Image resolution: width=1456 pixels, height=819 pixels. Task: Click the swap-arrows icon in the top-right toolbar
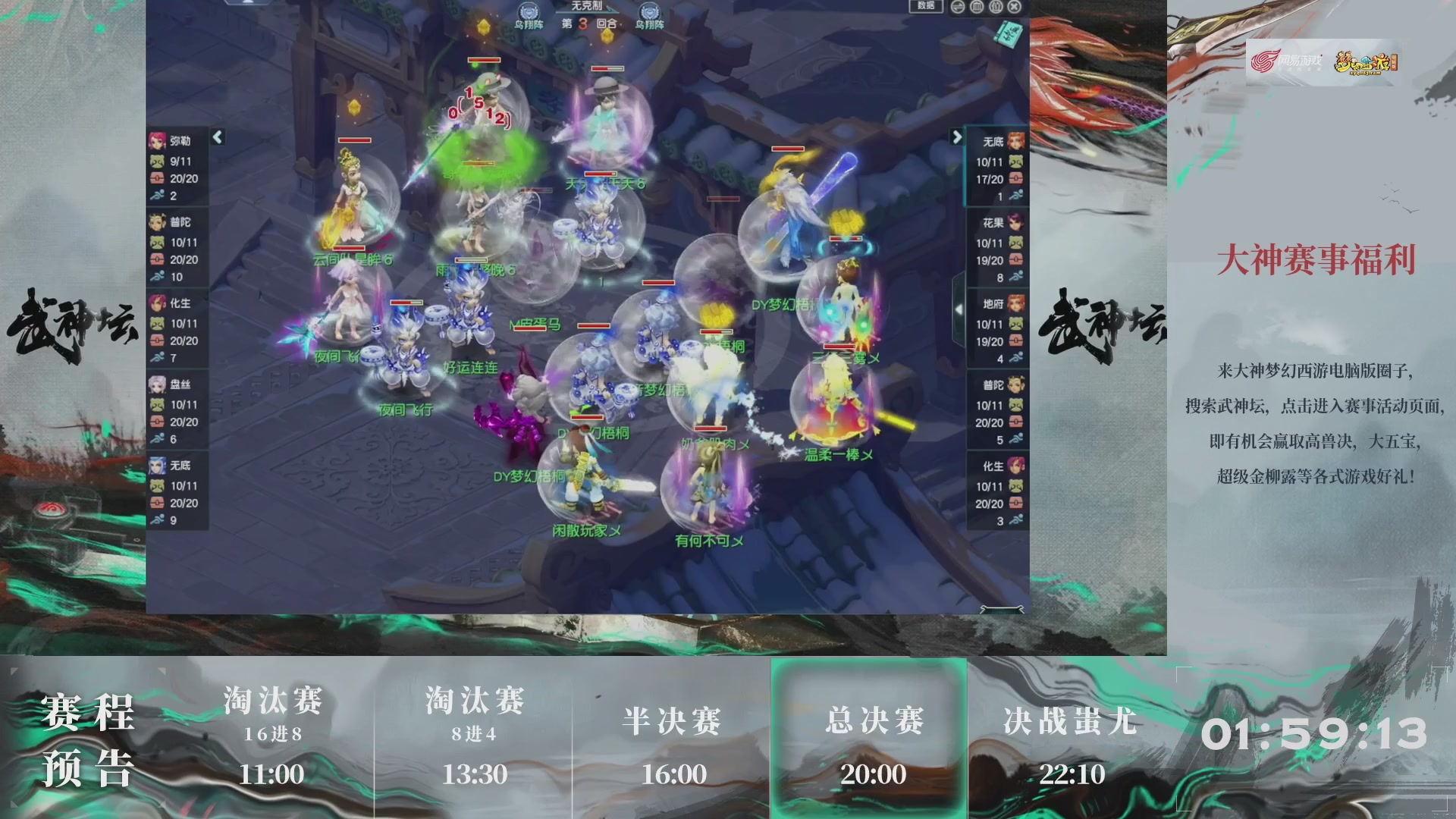pyautogui.click(x=957, y=7)
